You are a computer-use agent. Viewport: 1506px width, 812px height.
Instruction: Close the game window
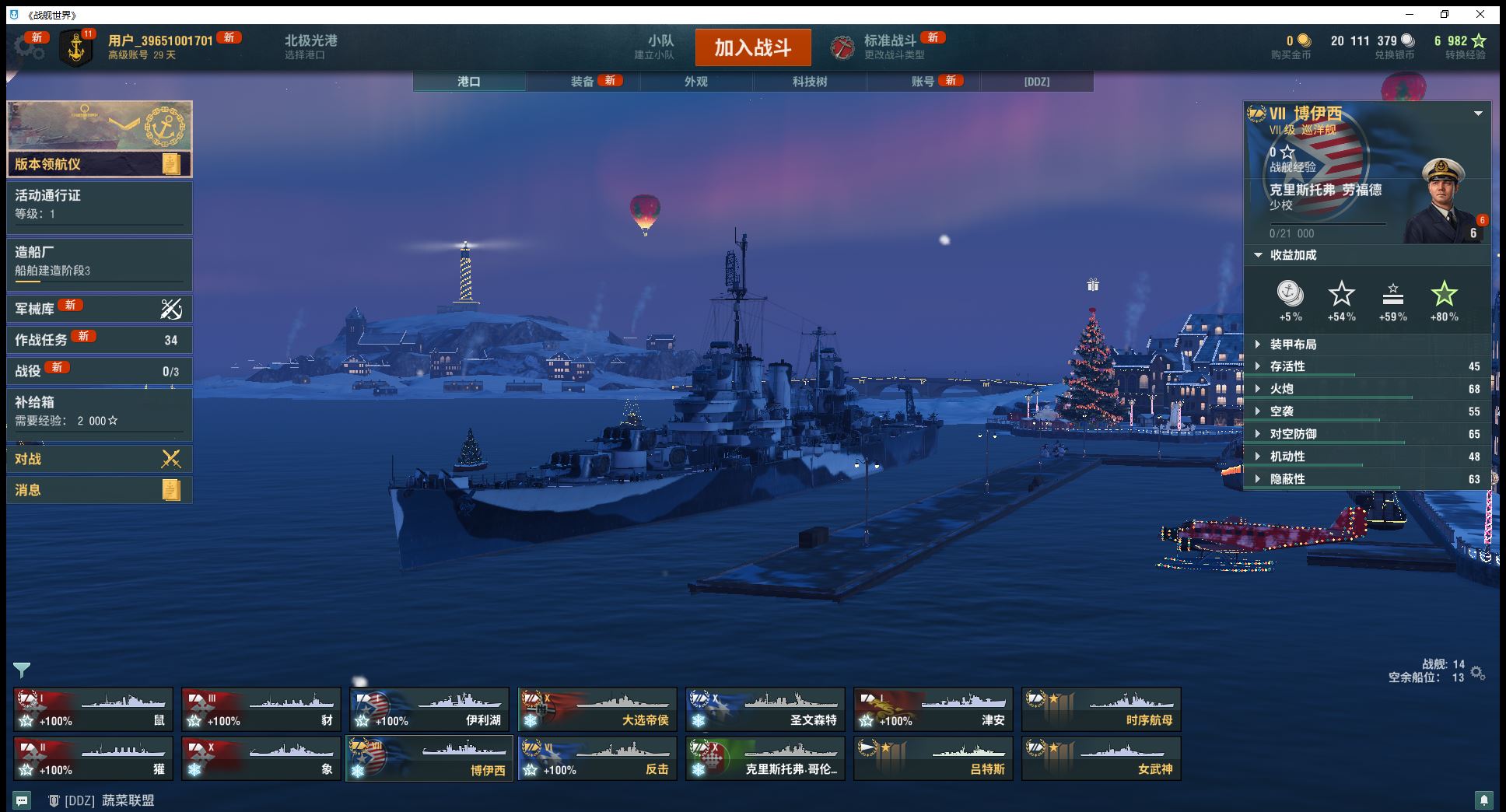(x=1480, y=14)
